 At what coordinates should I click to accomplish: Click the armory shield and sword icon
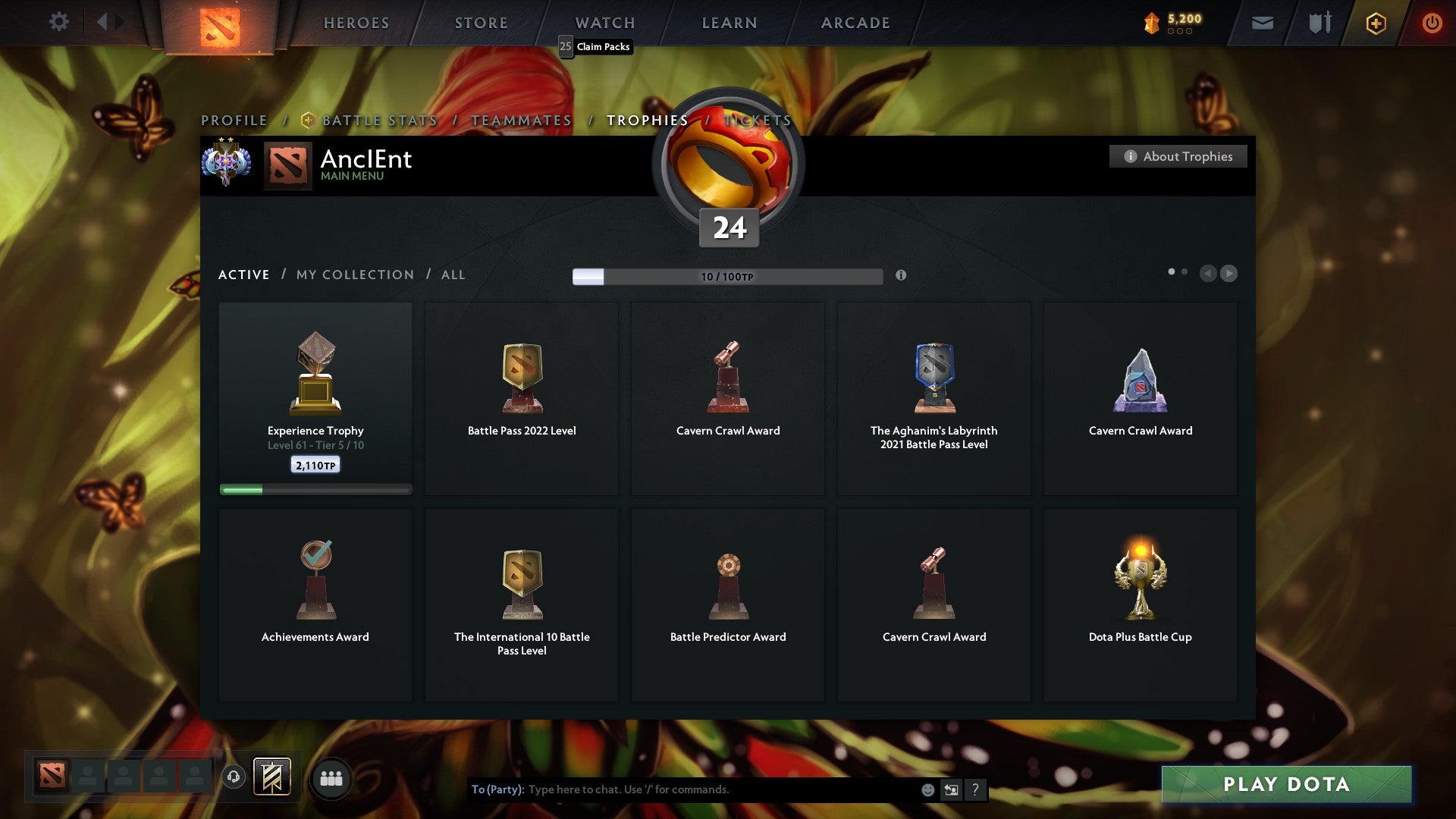[x=1319, y=22]
